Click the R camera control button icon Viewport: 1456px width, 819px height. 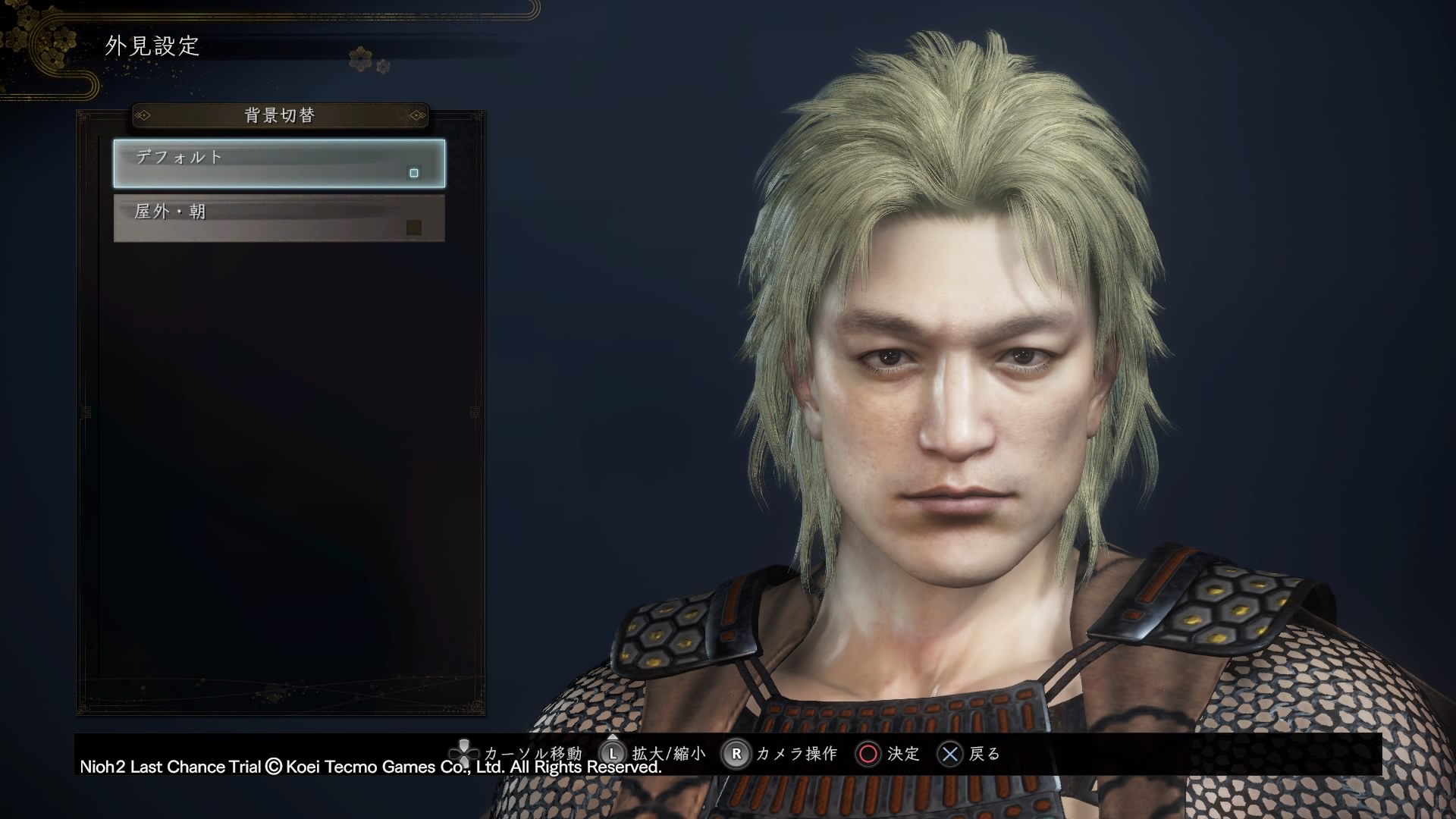pyautogui.click(x=735, y=755)
